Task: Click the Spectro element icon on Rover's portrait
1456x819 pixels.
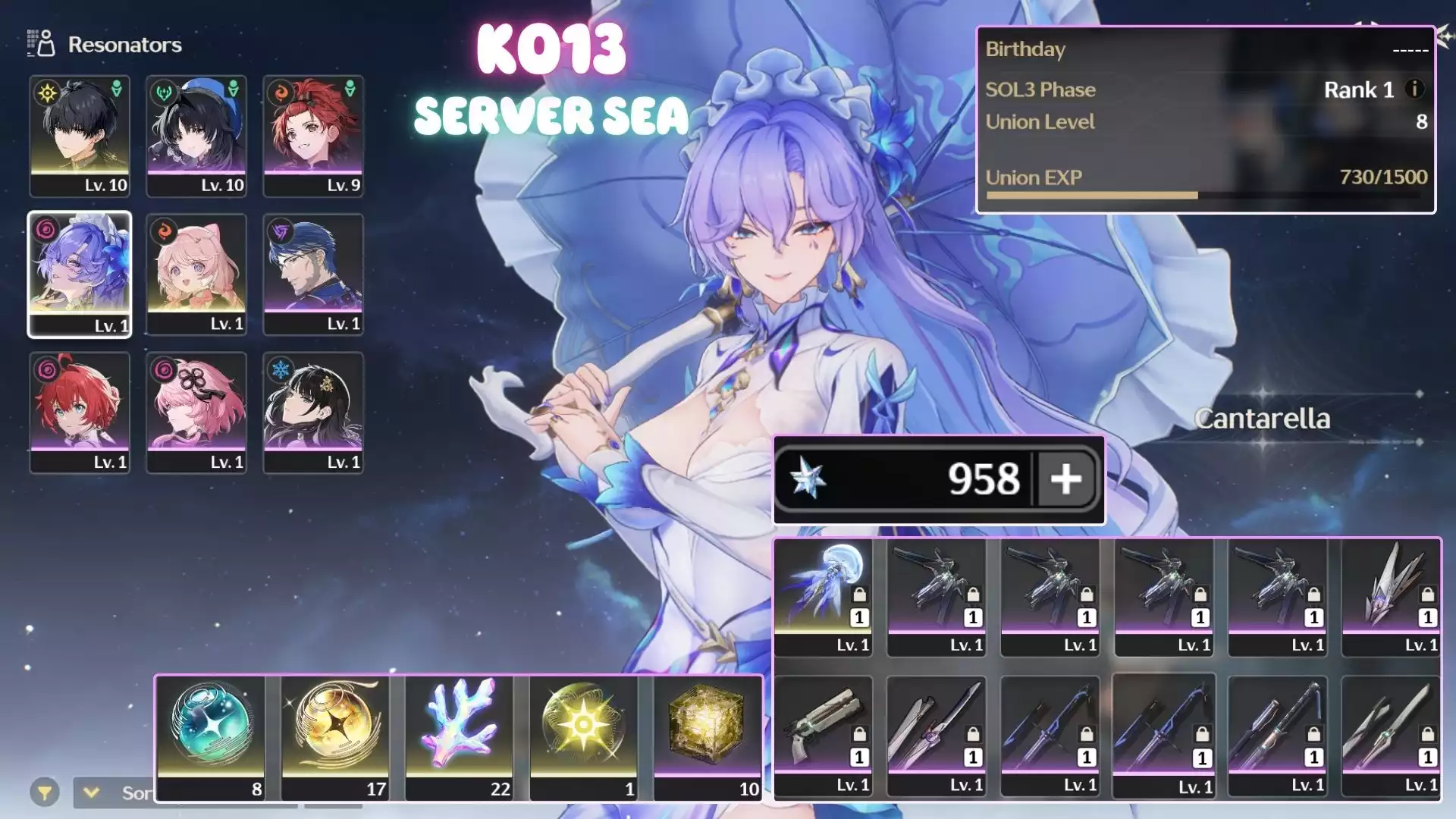Action: pyautogui.click(x=47, y=91)
